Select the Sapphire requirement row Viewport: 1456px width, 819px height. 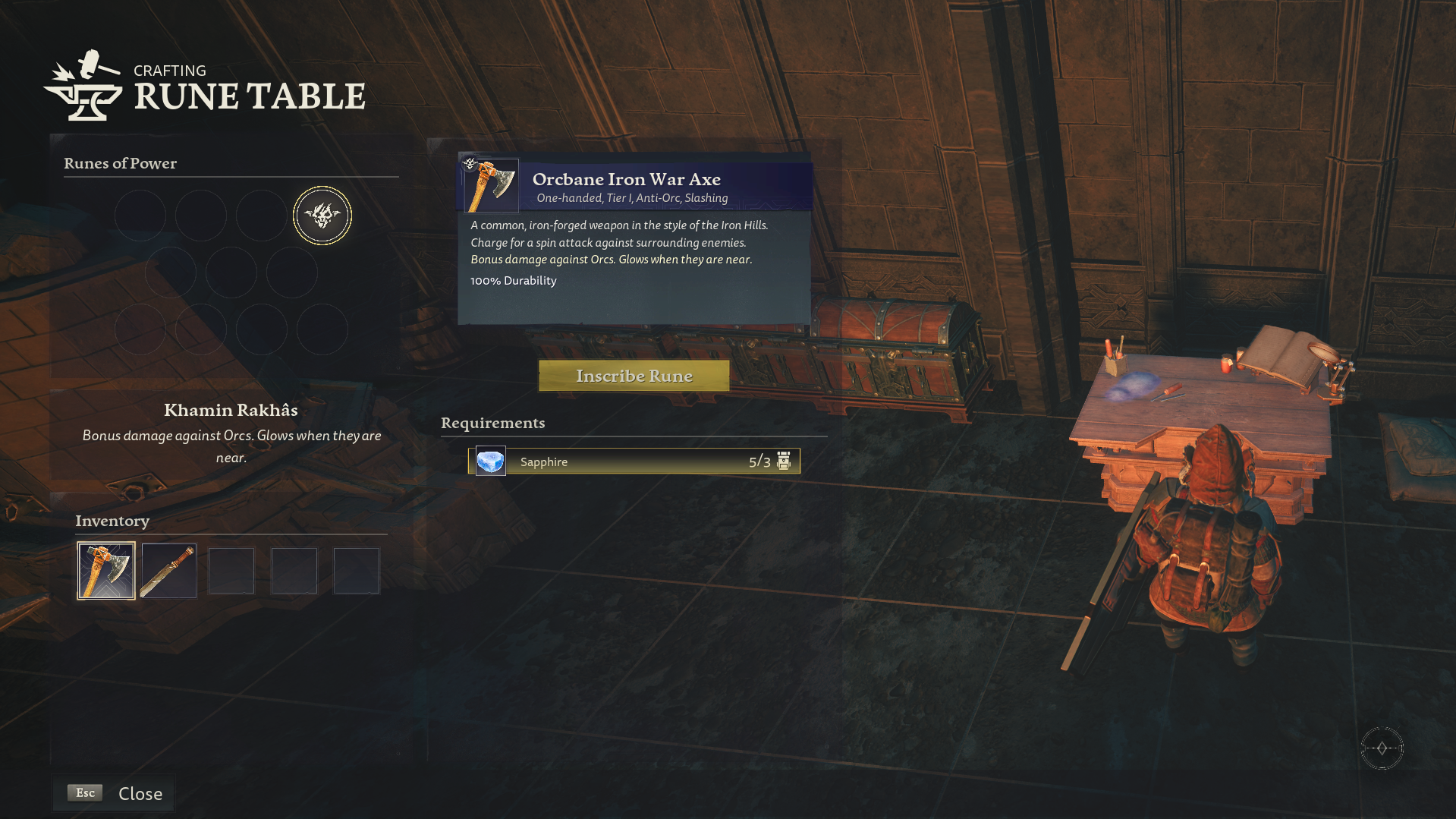pos(635,461)
